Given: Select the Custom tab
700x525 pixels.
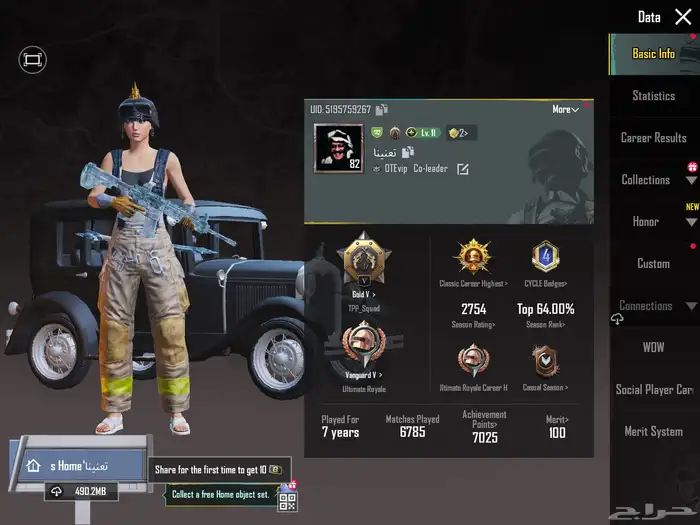Looking at the screenshot, I should click(653, 264).
